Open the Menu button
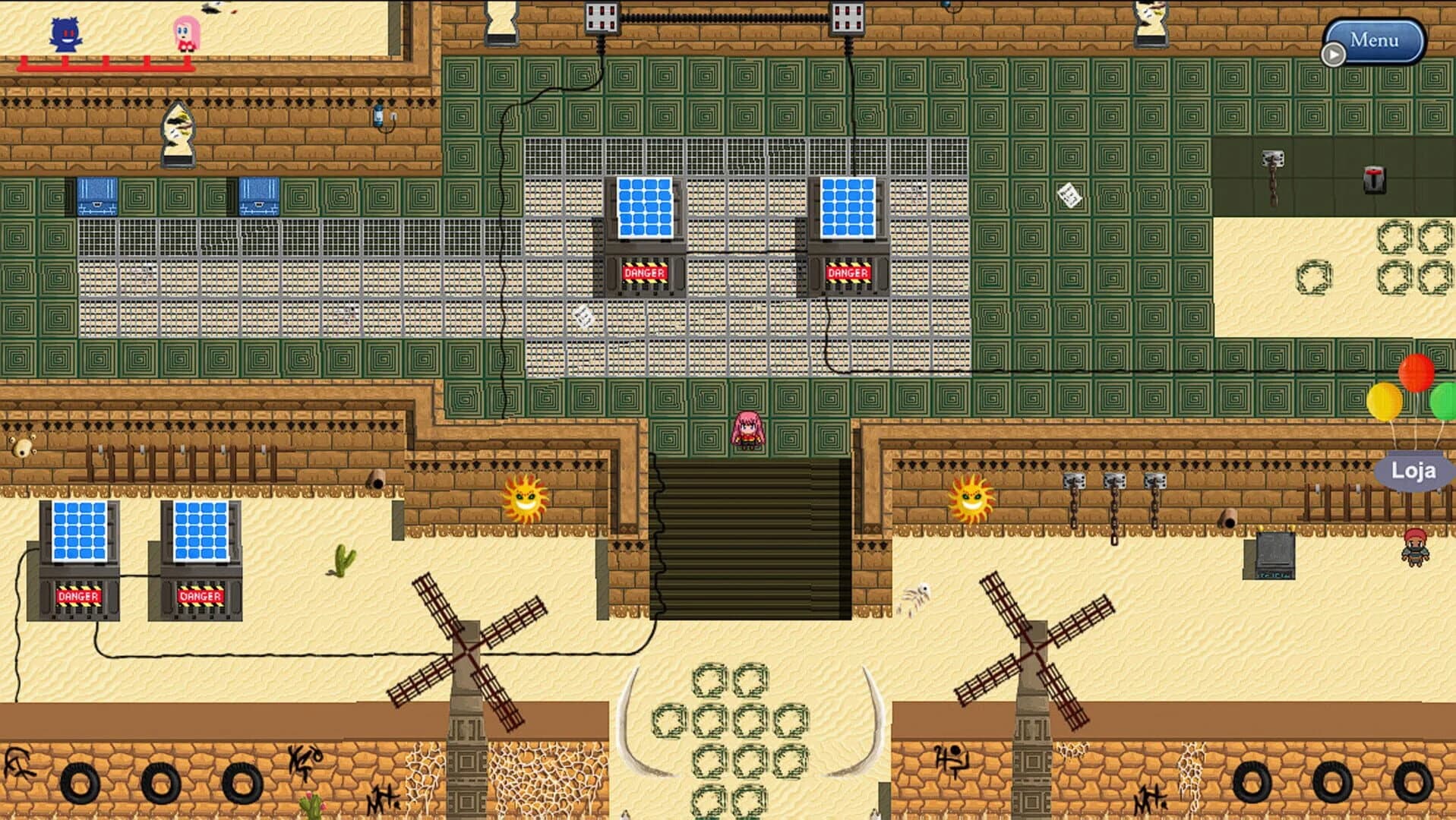Screen dimensions: 1456x820 (1375, 39)
